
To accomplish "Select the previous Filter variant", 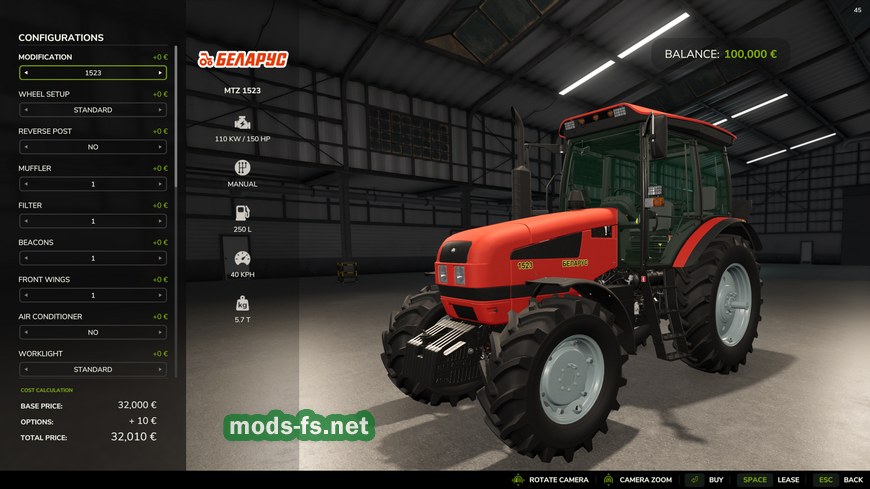I will click(26, 221).
